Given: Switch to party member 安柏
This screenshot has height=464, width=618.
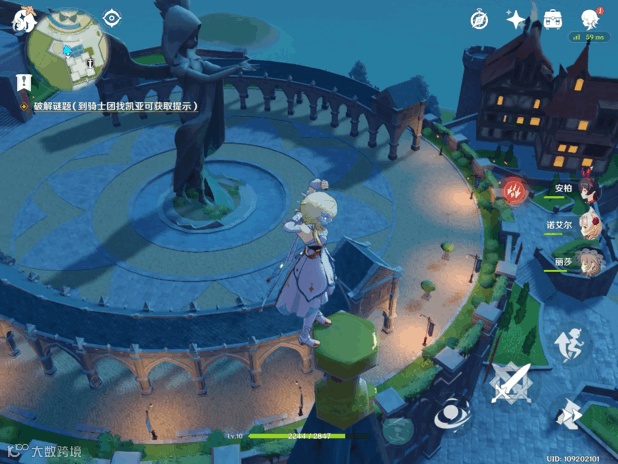Looking at the screenshot, I should click(x=585, y=190).
